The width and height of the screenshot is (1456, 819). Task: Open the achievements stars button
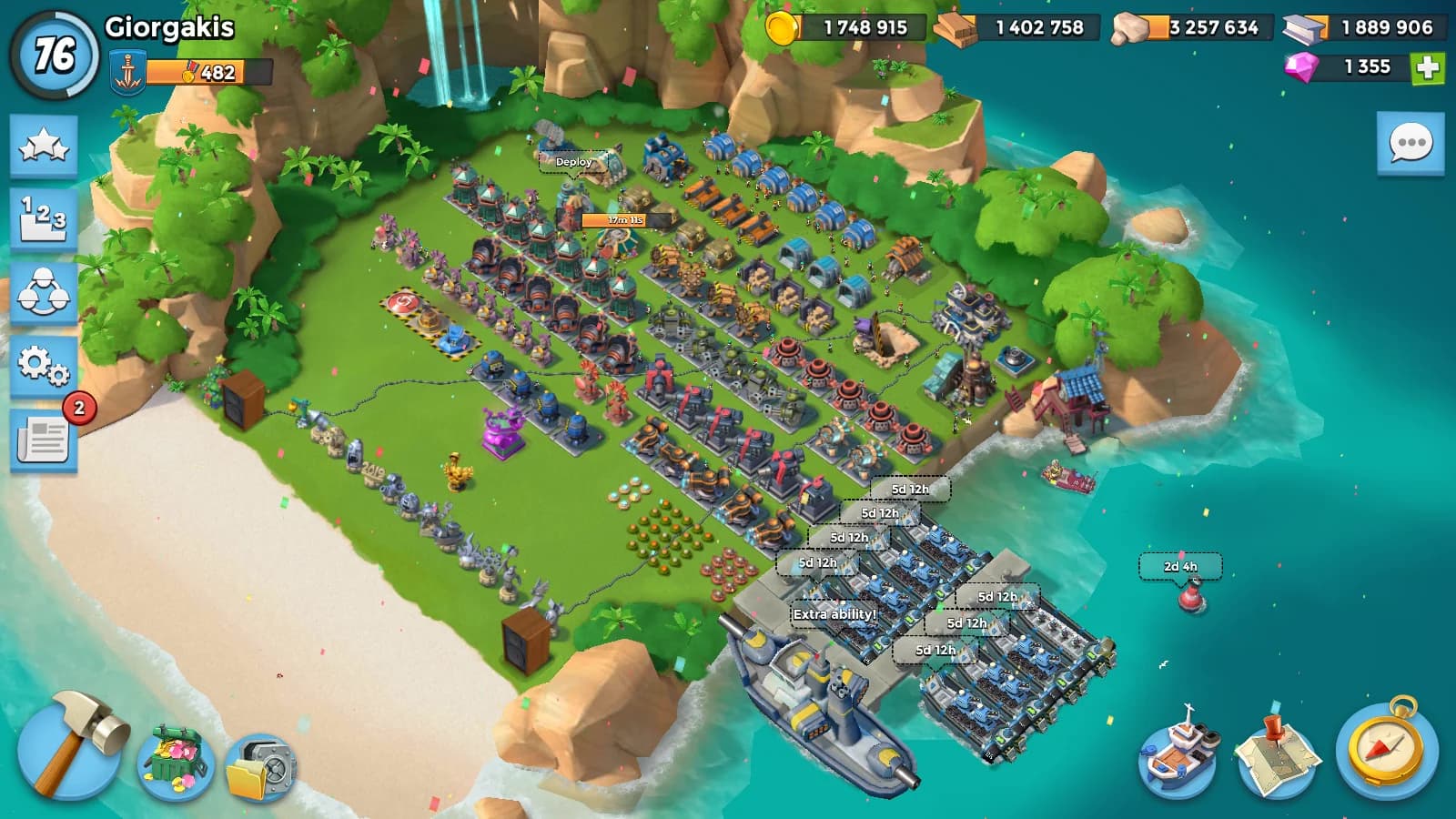pos(44,146)
